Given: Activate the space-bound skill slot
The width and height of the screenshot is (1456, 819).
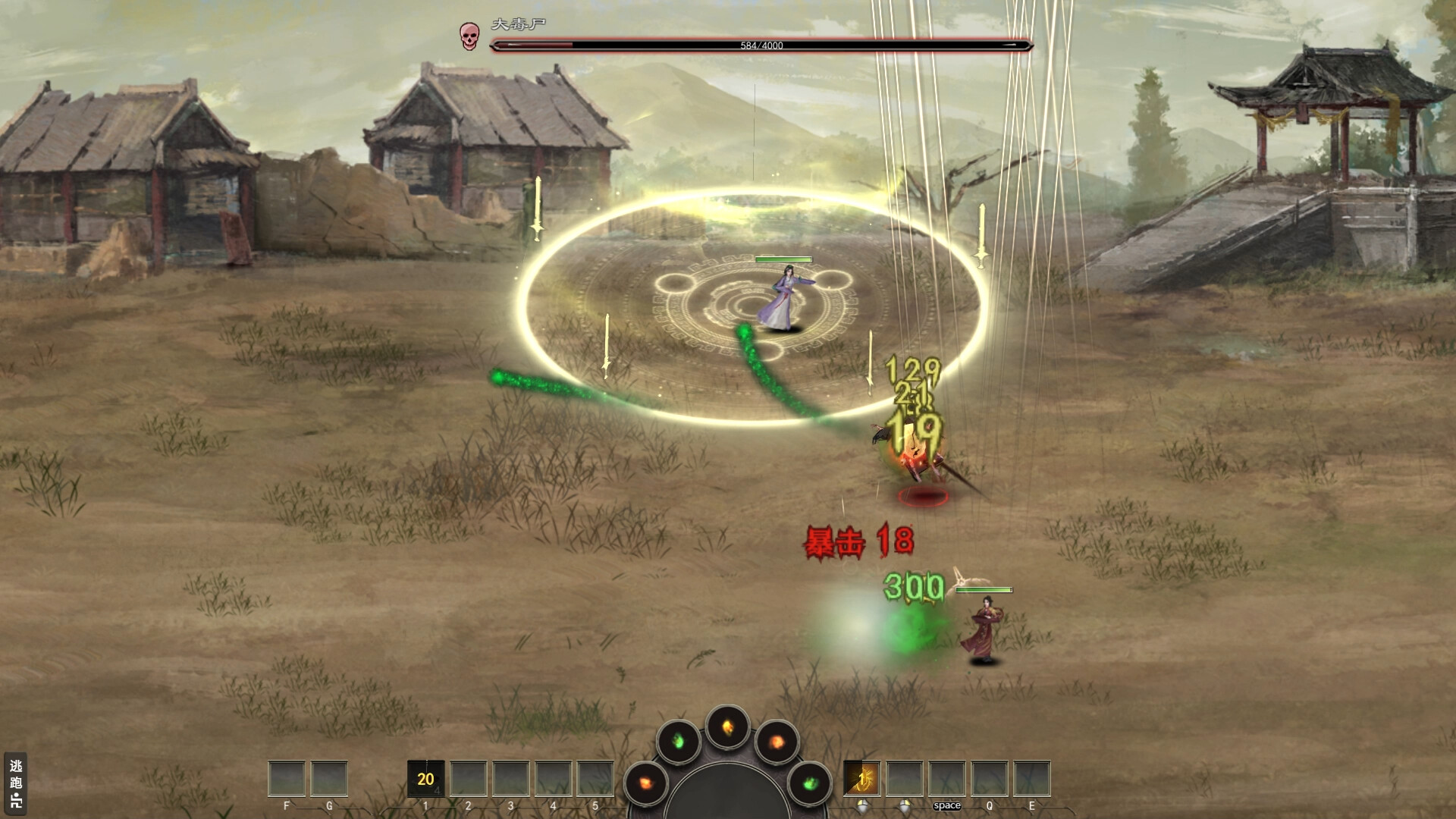Looking at the screenshot, I should pos(946,780).
